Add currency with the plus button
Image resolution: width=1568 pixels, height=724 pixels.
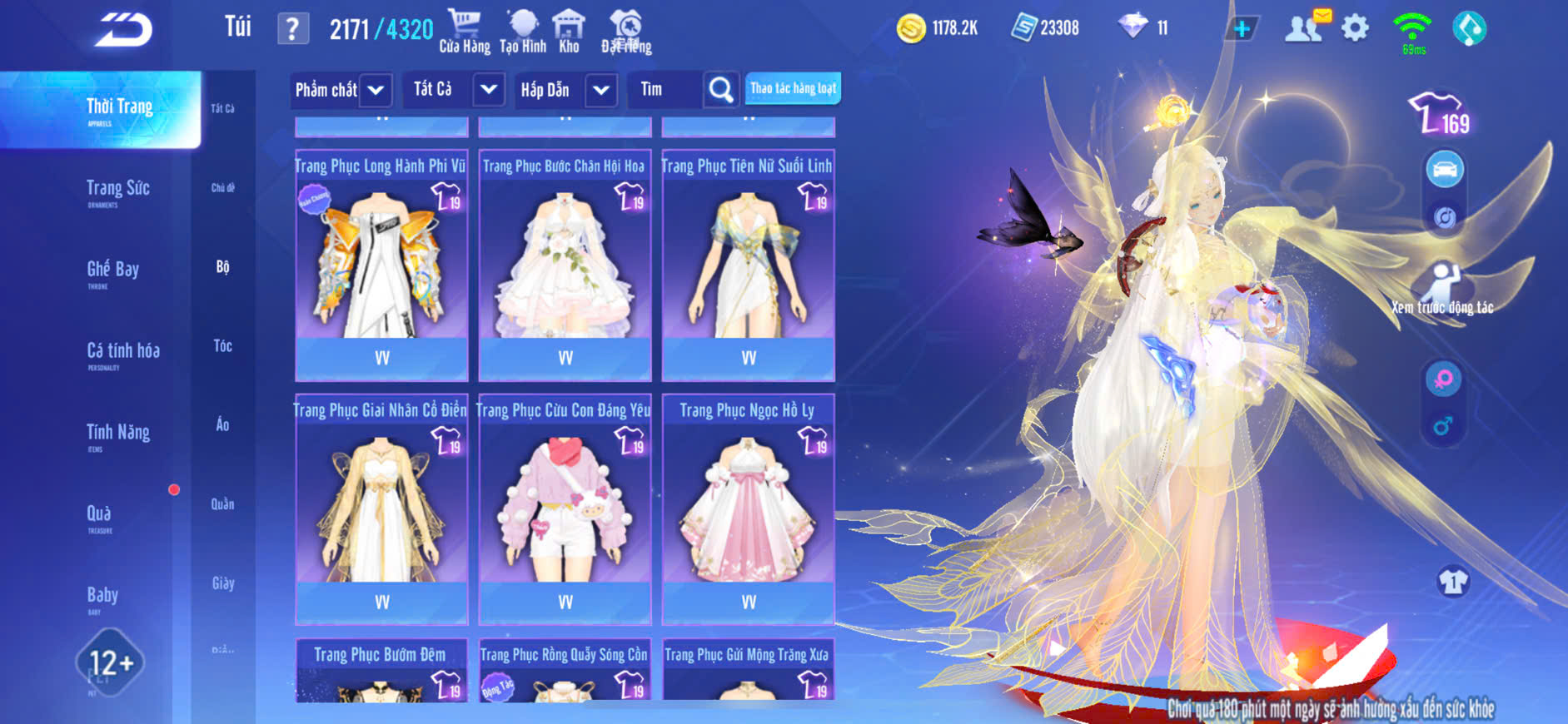pos(1242,29)
